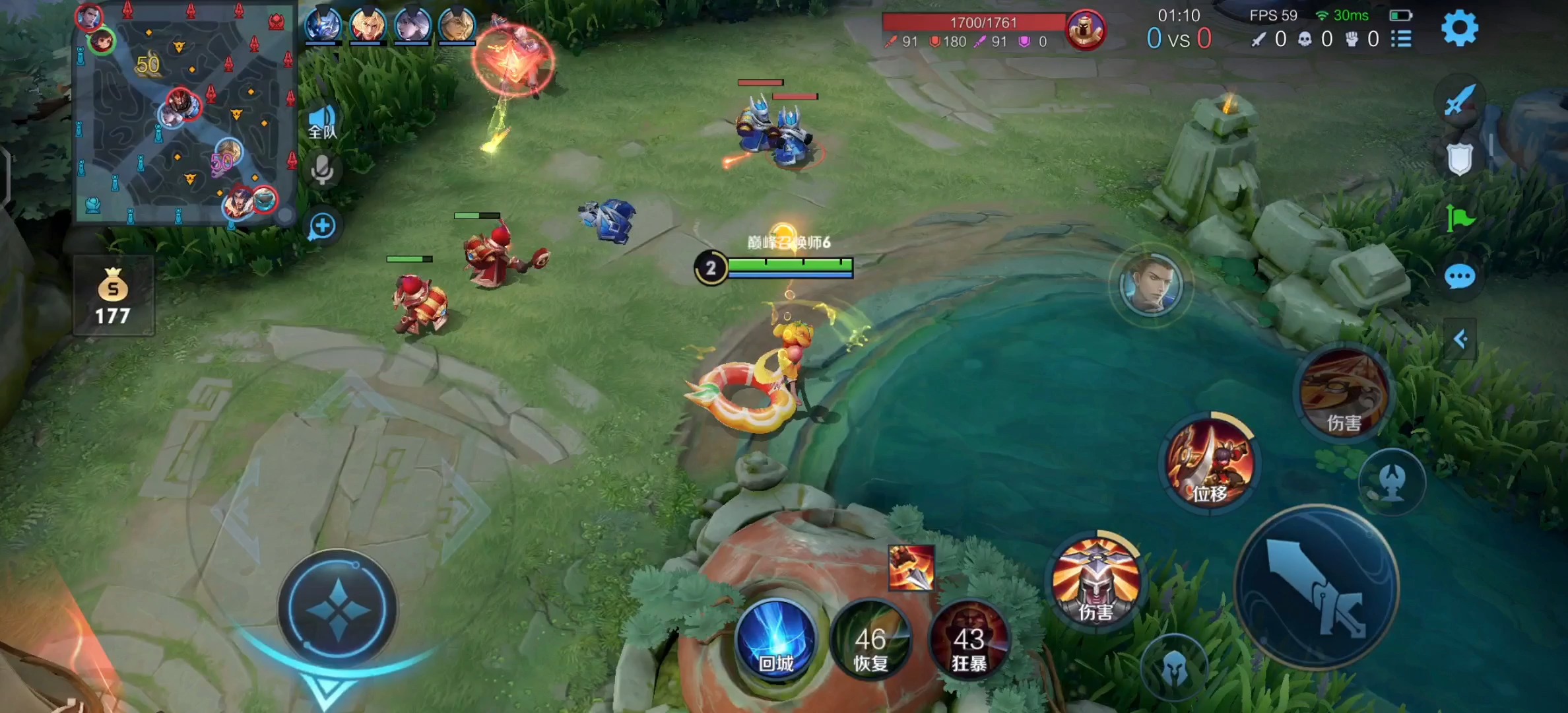Open the shop via the gold bag
The height and width of the screenshot is (713, 1568).
[x=113, y=296]
